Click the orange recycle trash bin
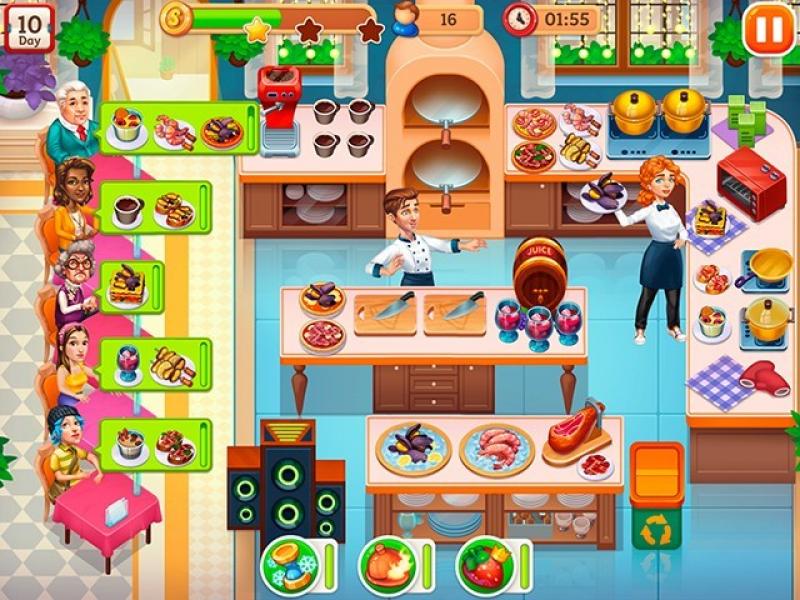 [656, 496]
